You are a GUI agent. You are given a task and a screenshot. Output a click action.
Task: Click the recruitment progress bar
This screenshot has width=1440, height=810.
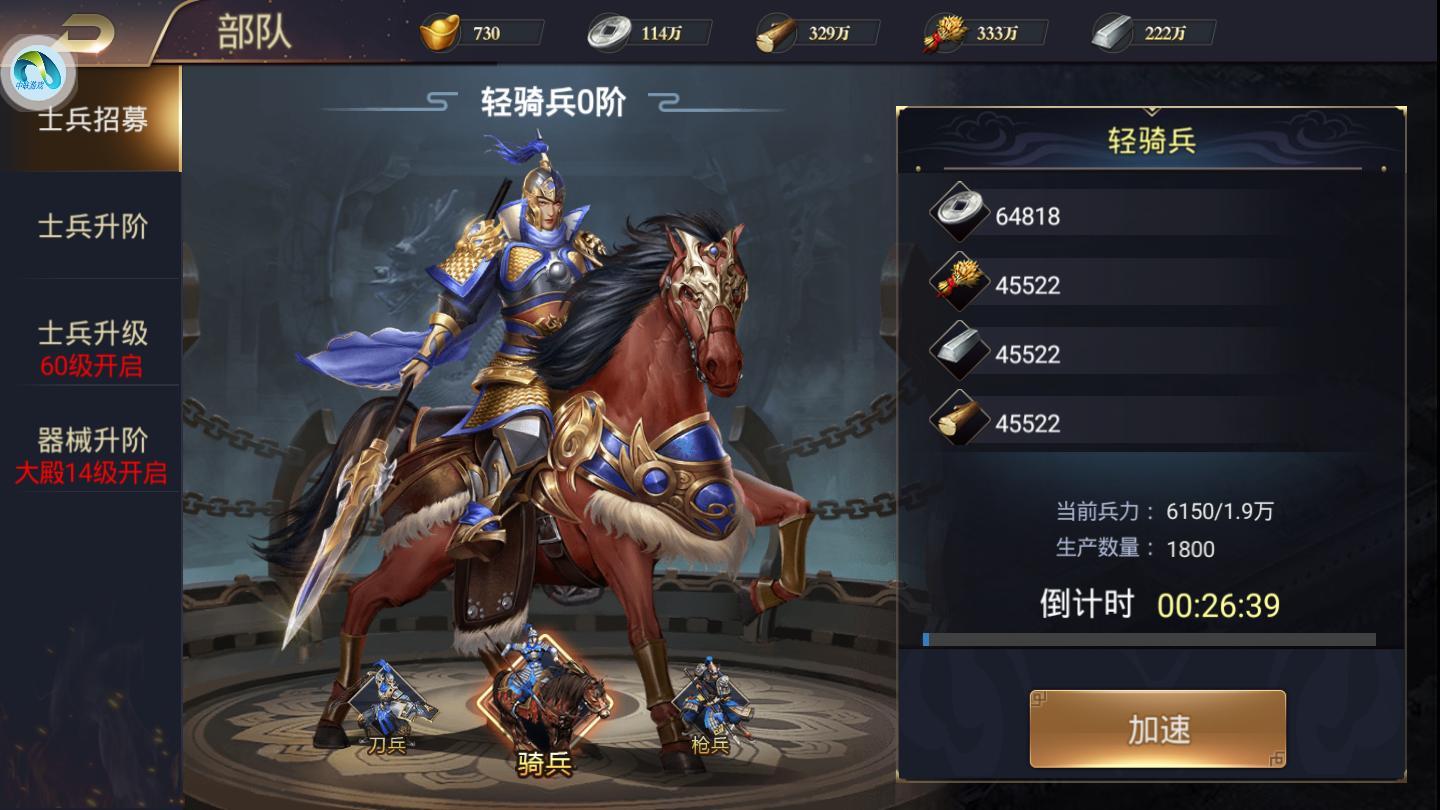point(1150,638)
